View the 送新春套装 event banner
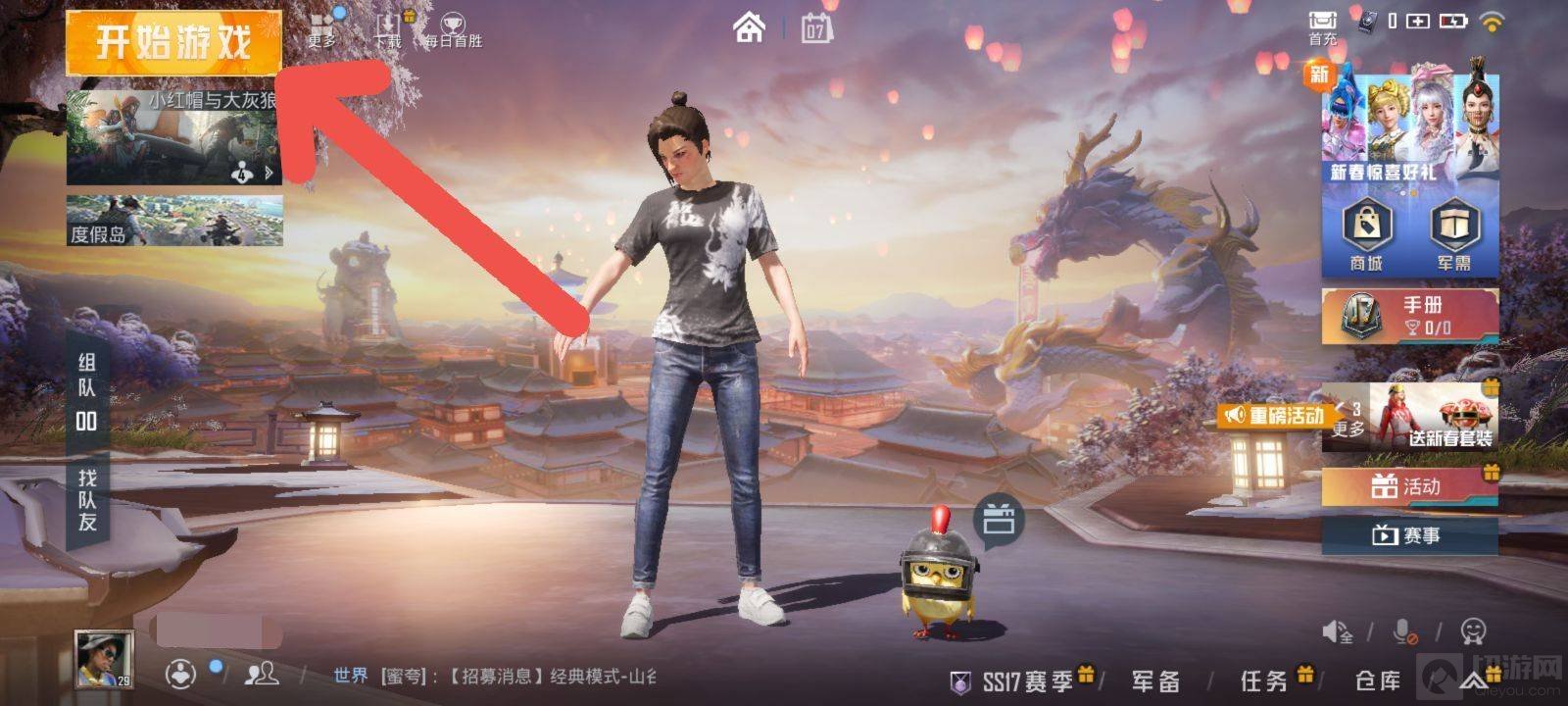The image size is (1568, 706). tap(1434, 415)
